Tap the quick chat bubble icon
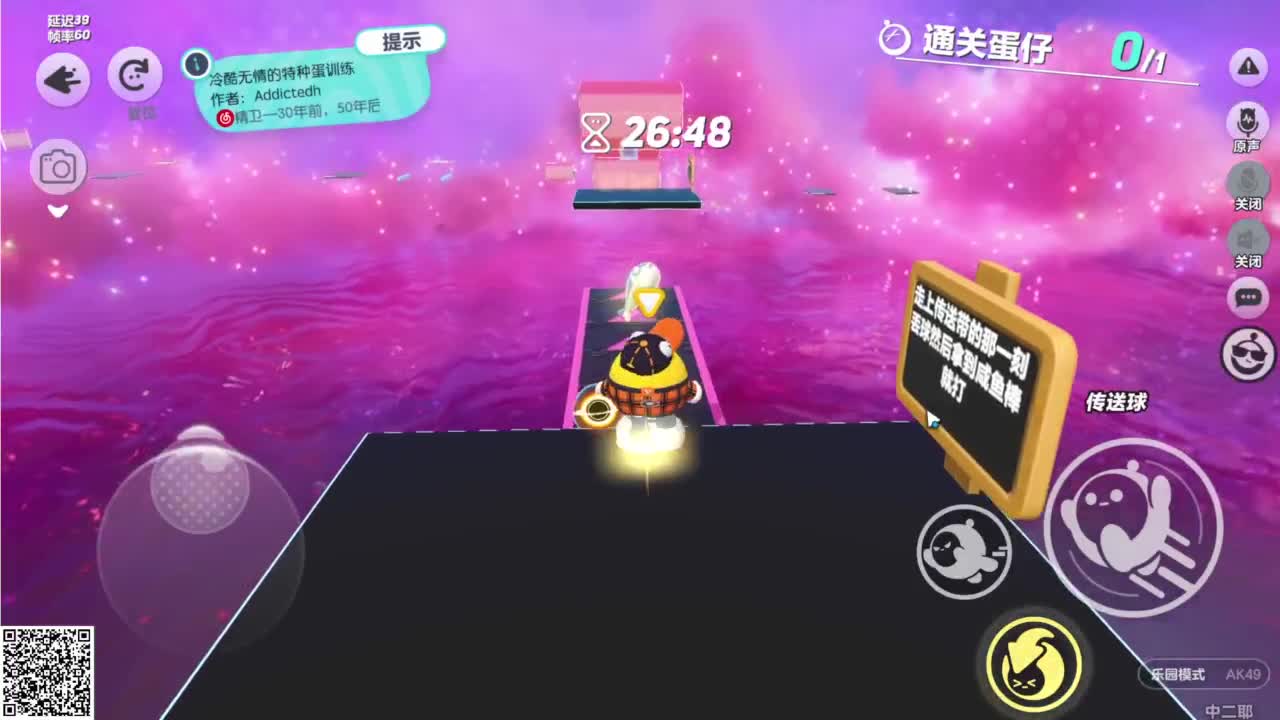Image resolution: width=1280 pixels, height=720 pixels. point(1247,297)
